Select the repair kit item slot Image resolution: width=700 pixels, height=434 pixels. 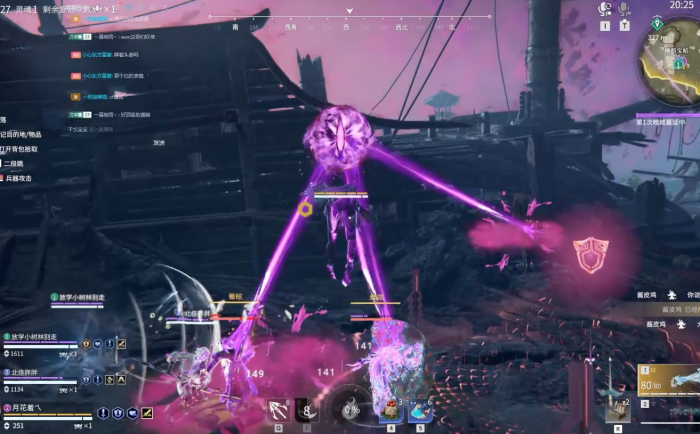(616, 407)
